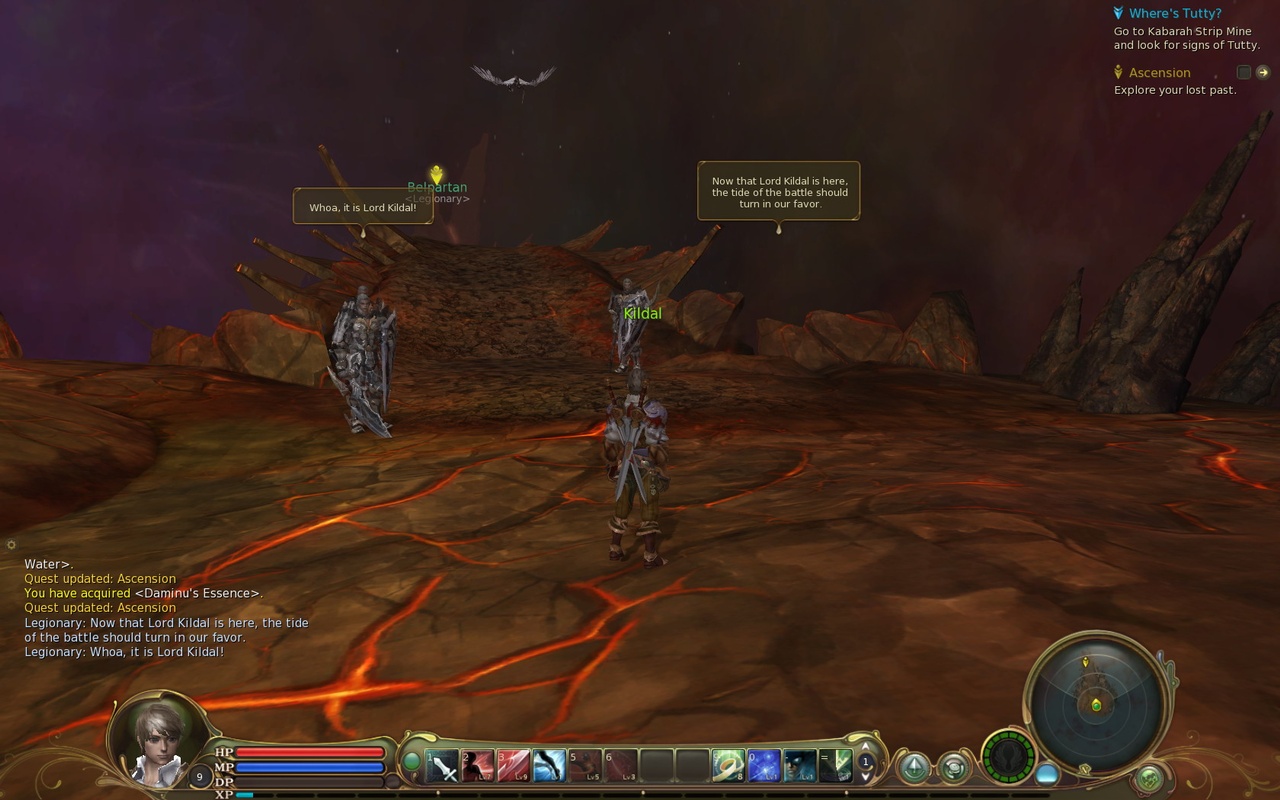The height and width of the screenshot is (800, 1280).
Task: Select the Where's Tutty quest title
Action: (1177, 13)
